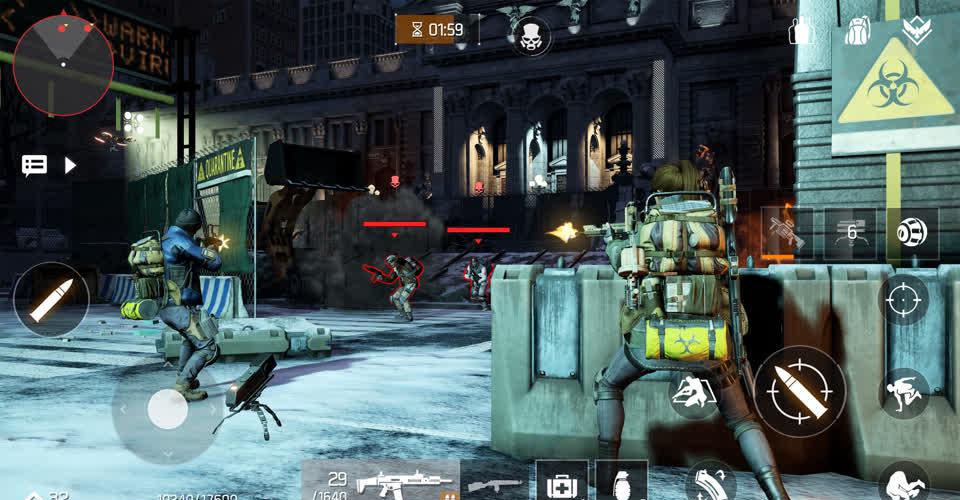Fire using the left-side bullet button
The width and height of the screenshot is (960, 500).
(50, 299)
